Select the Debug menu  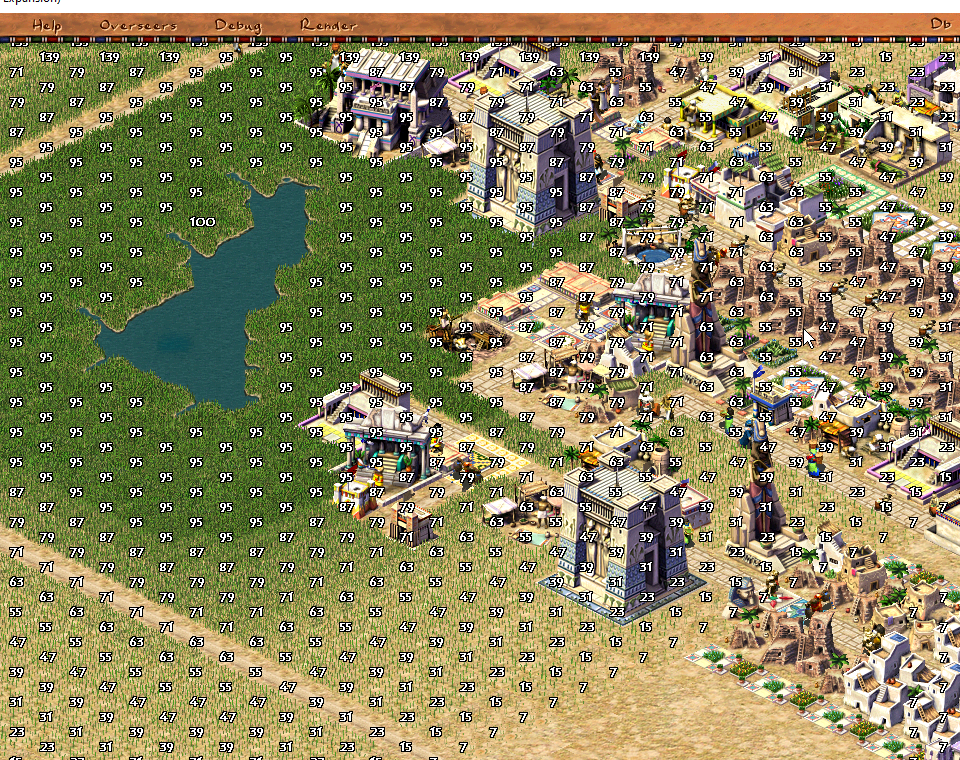click(x=238, y=25)
